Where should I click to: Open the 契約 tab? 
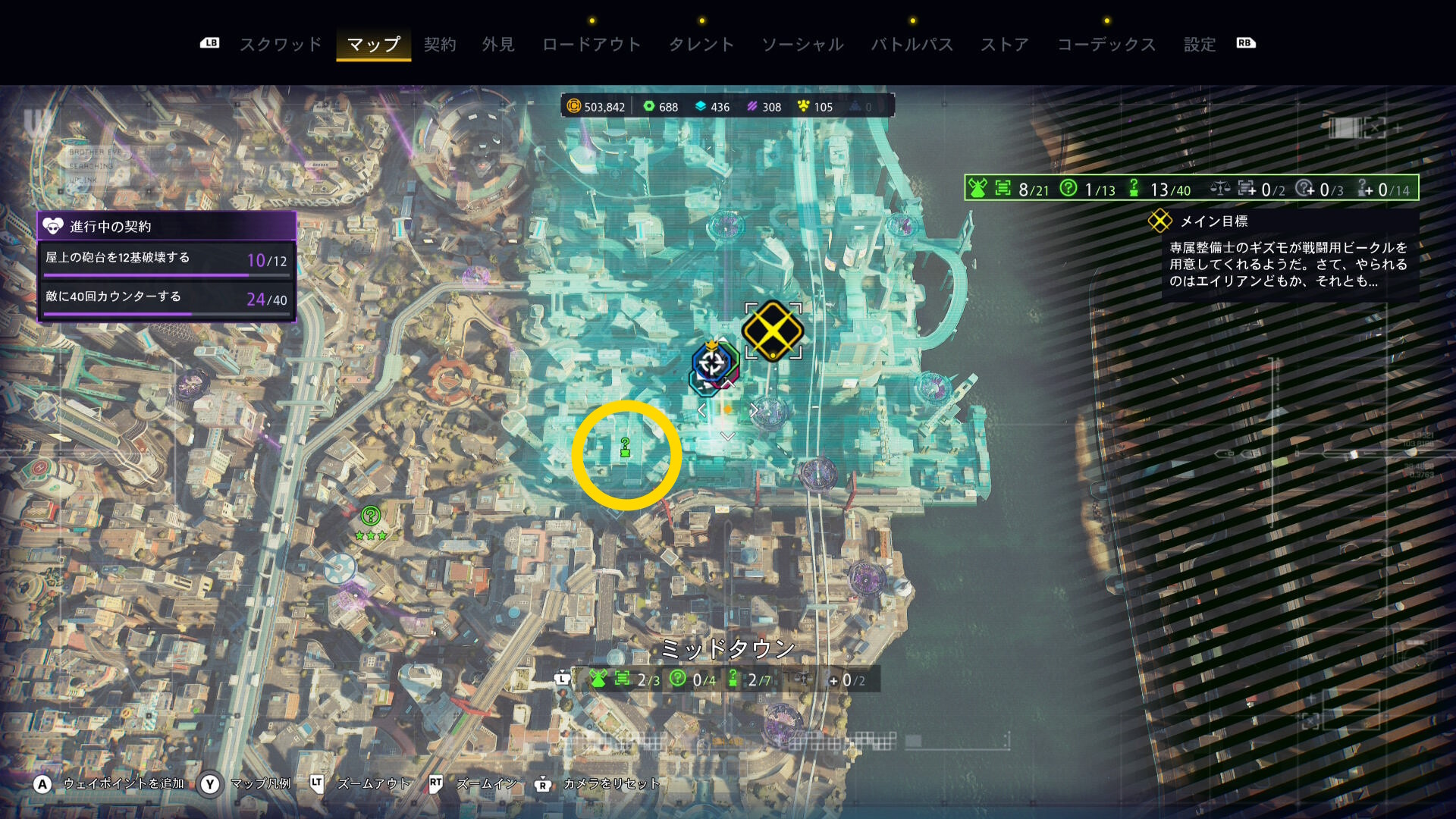click(x=440, y=44)
